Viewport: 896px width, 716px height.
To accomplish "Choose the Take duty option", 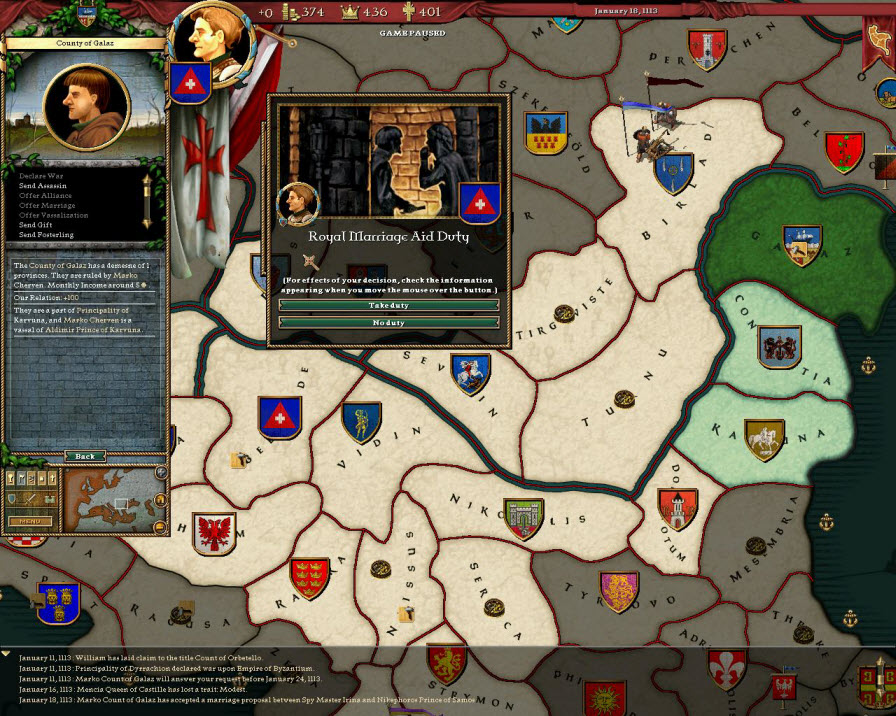I will 388,305.
